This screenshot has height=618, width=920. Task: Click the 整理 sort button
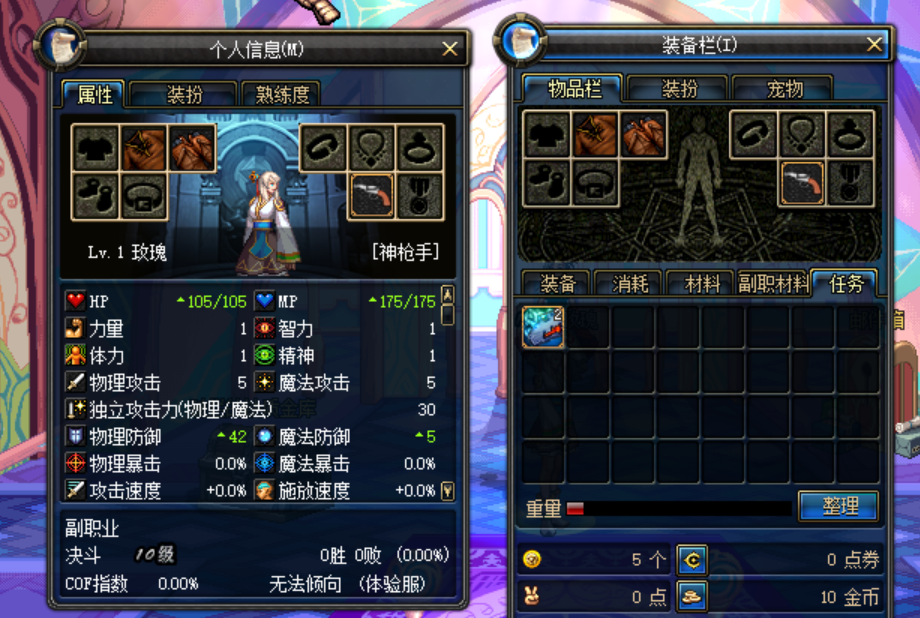coord(838,506)
